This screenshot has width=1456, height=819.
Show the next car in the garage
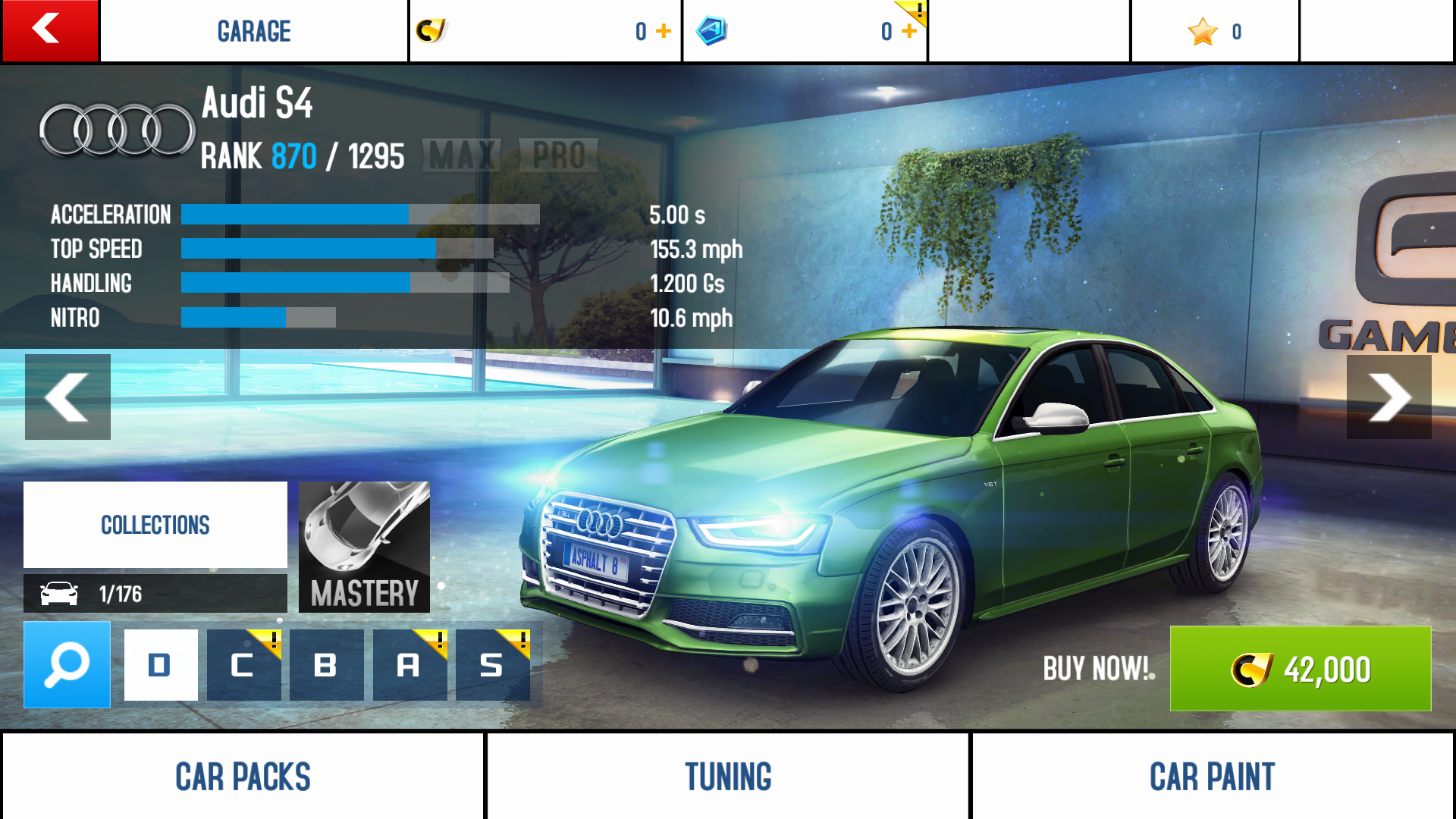point(1389,397)
